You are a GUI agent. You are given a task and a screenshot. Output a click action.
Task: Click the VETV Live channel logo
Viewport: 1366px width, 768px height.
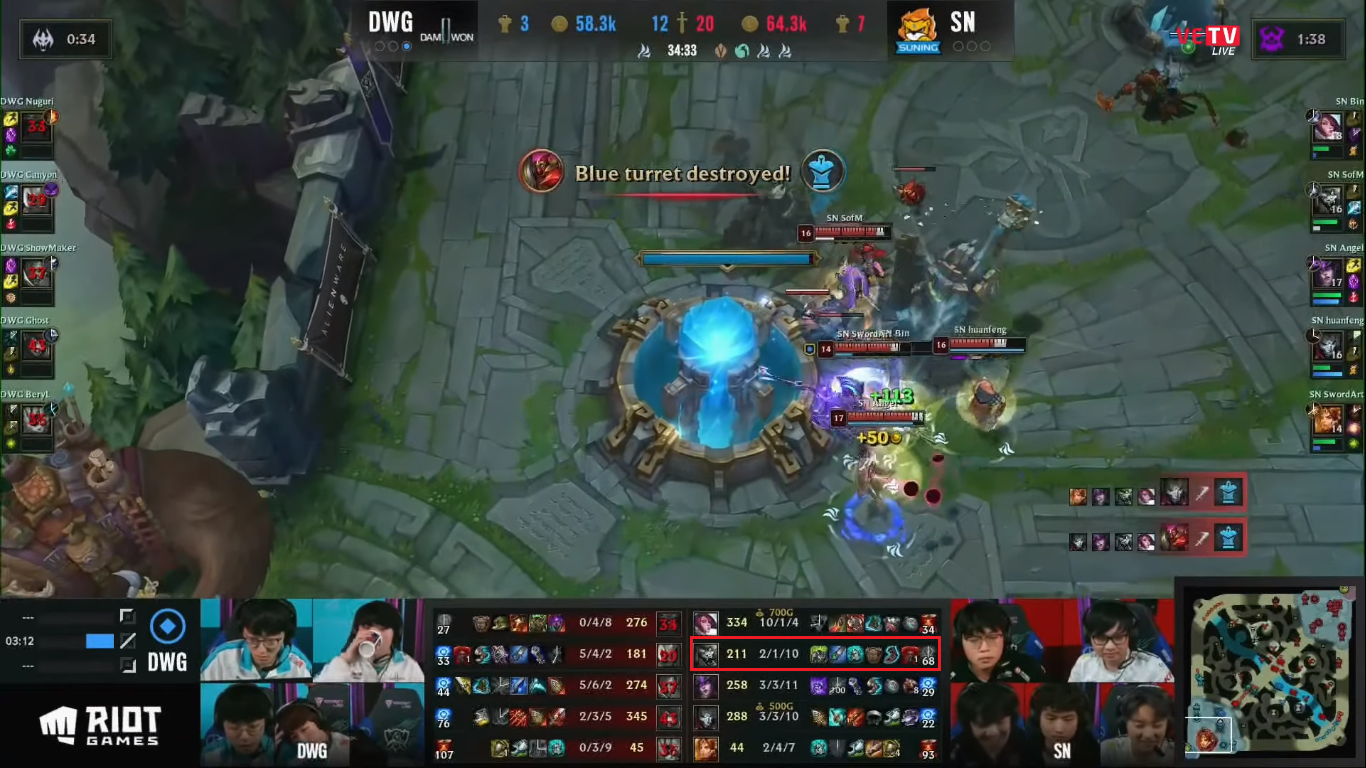click(1206, 38)
